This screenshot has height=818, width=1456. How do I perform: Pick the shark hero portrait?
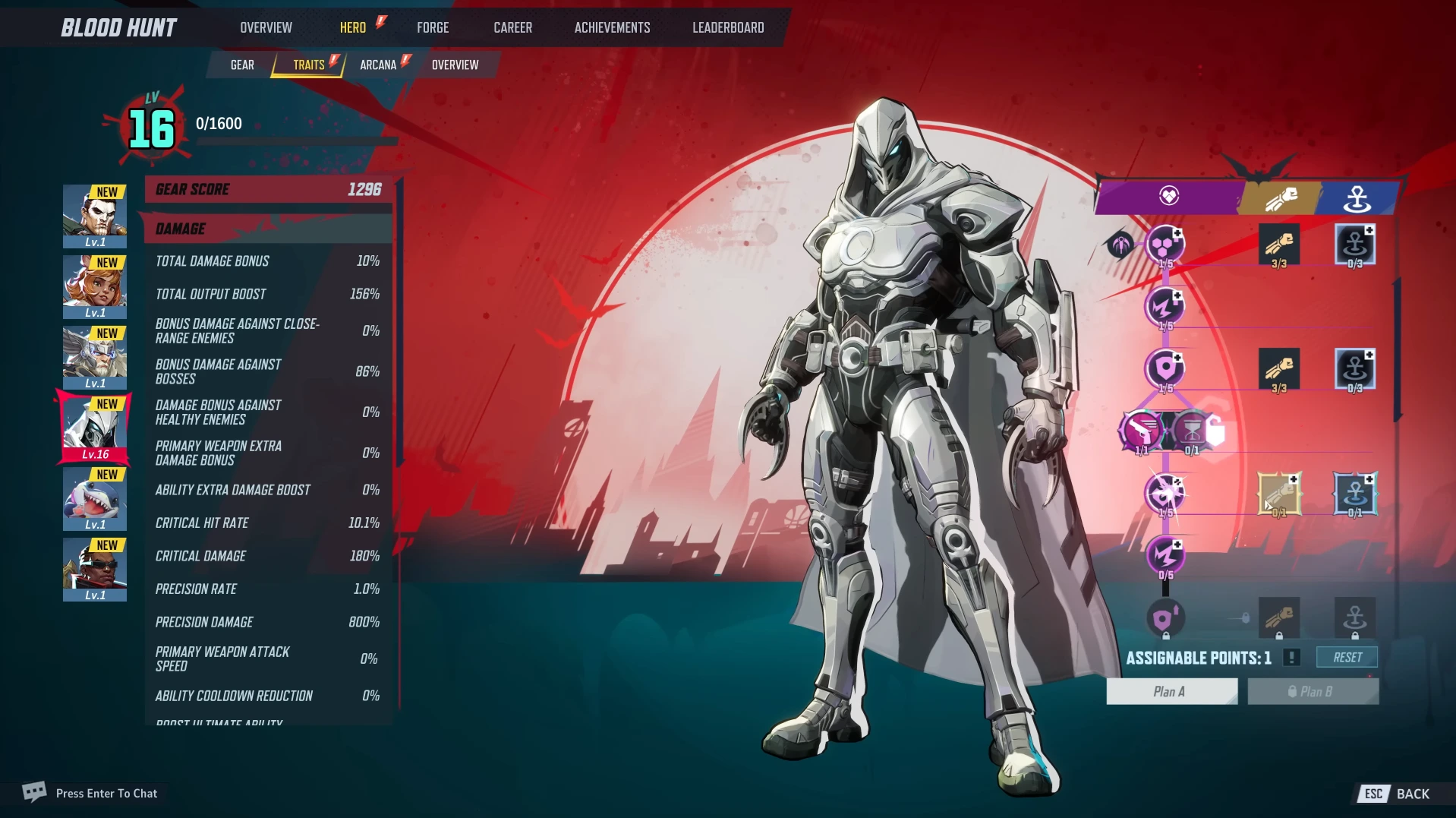(95, 498)
